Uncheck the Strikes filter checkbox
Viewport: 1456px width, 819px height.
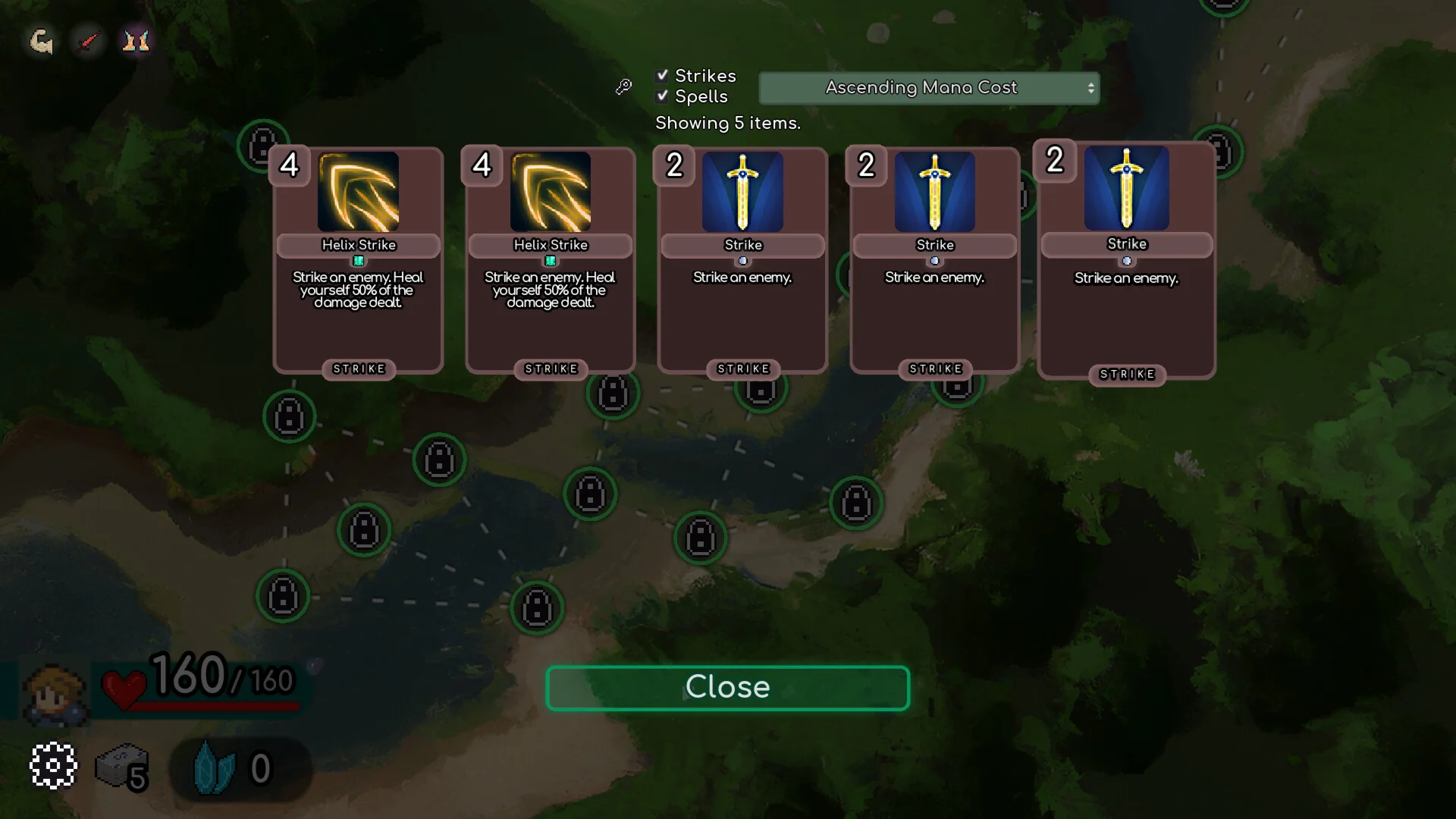663,75
